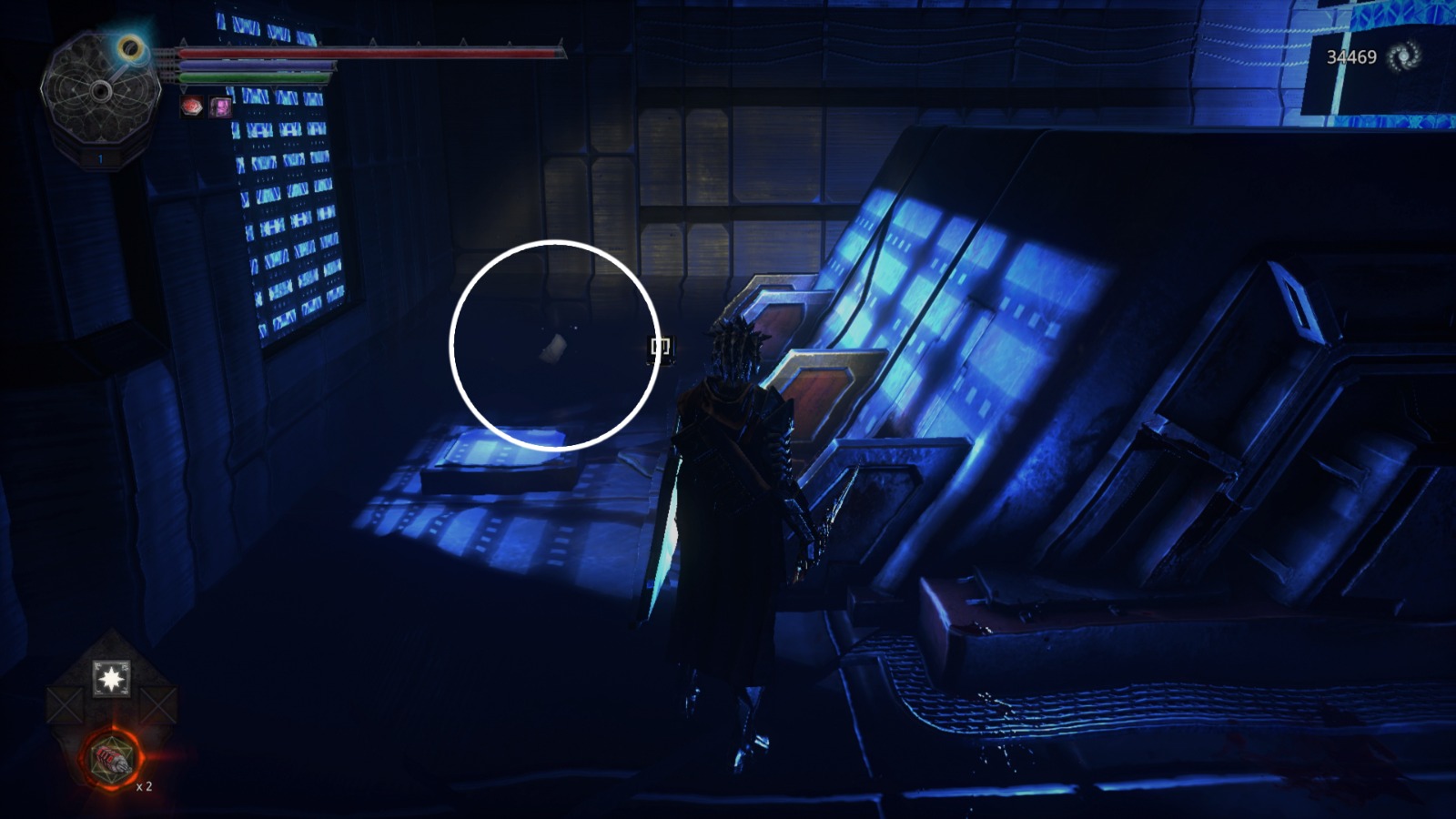
Task: Open the buff status row
Action: coord(205,107)
